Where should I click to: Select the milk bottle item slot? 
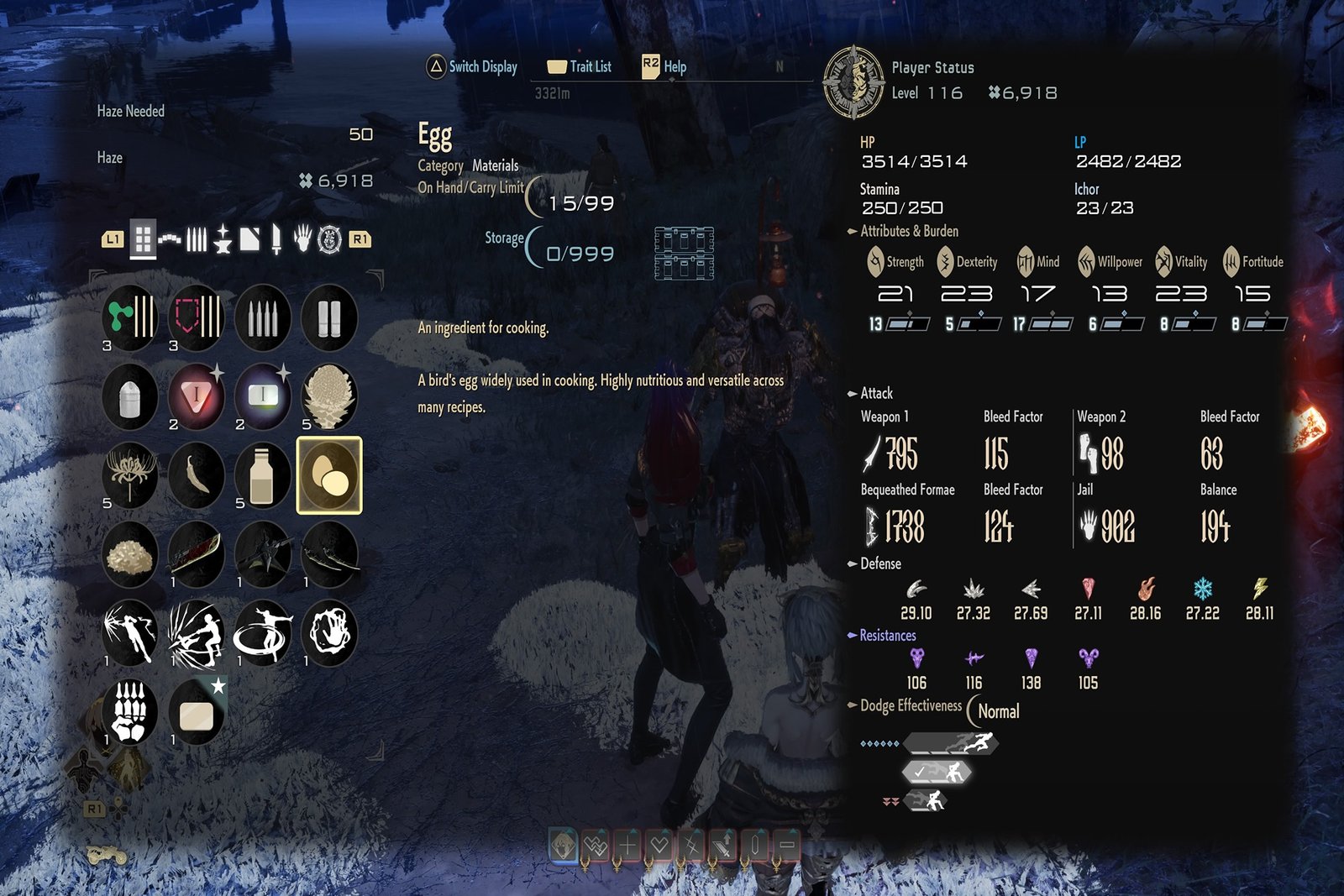(262, 475)
